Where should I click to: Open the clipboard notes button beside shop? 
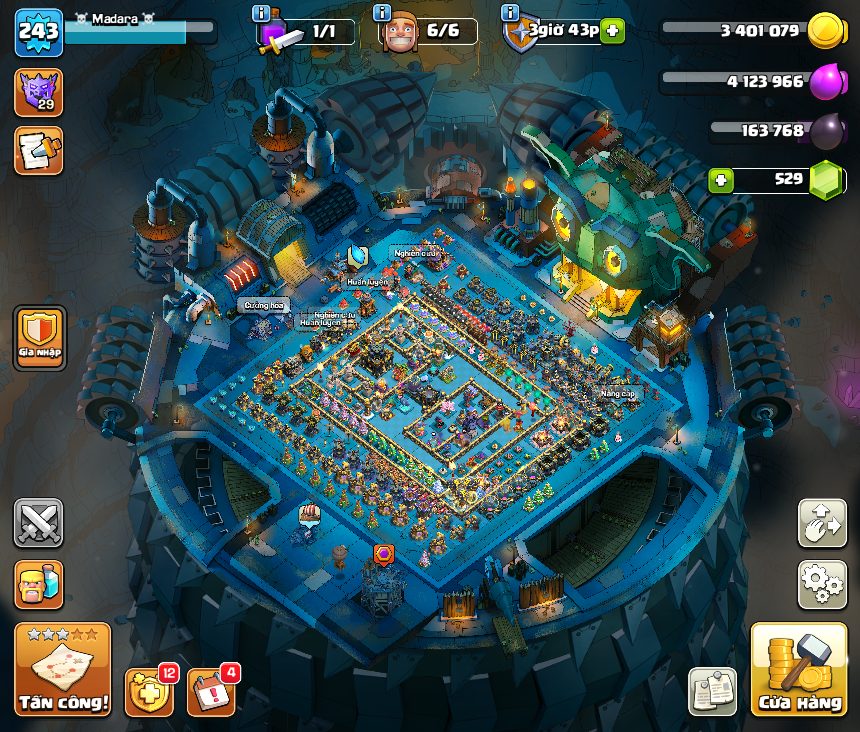(x=712, y=692)
